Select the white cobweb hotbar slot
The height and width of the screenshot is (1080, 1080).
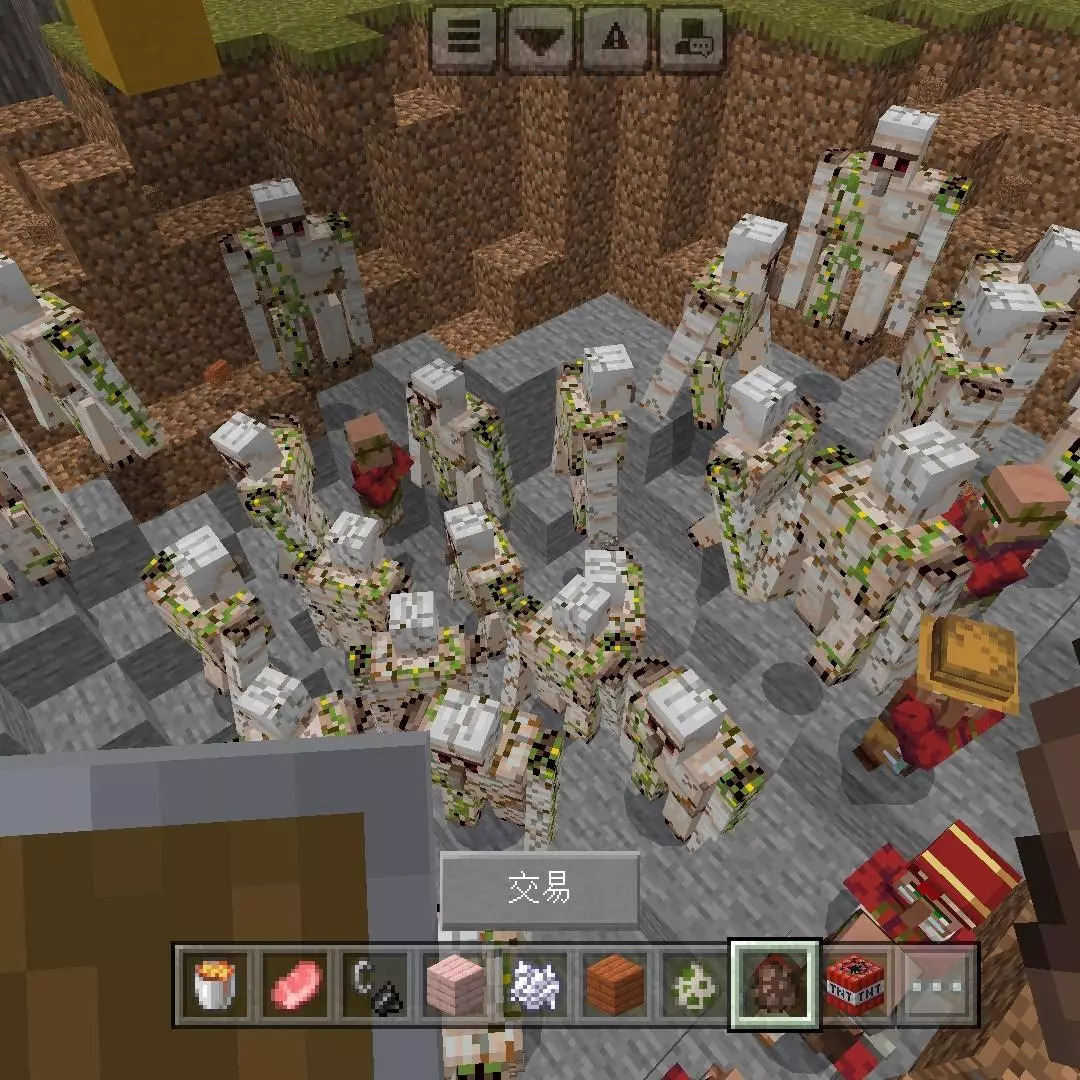535,985
